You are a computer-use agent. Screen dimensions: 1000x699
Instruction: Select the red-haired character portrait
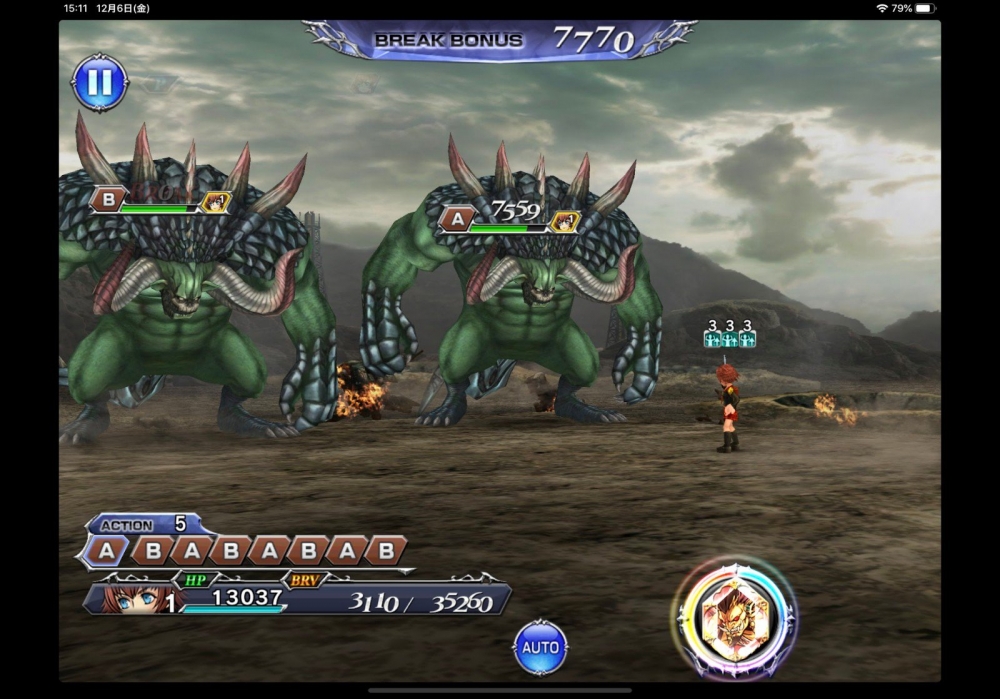tap(130, 599)
